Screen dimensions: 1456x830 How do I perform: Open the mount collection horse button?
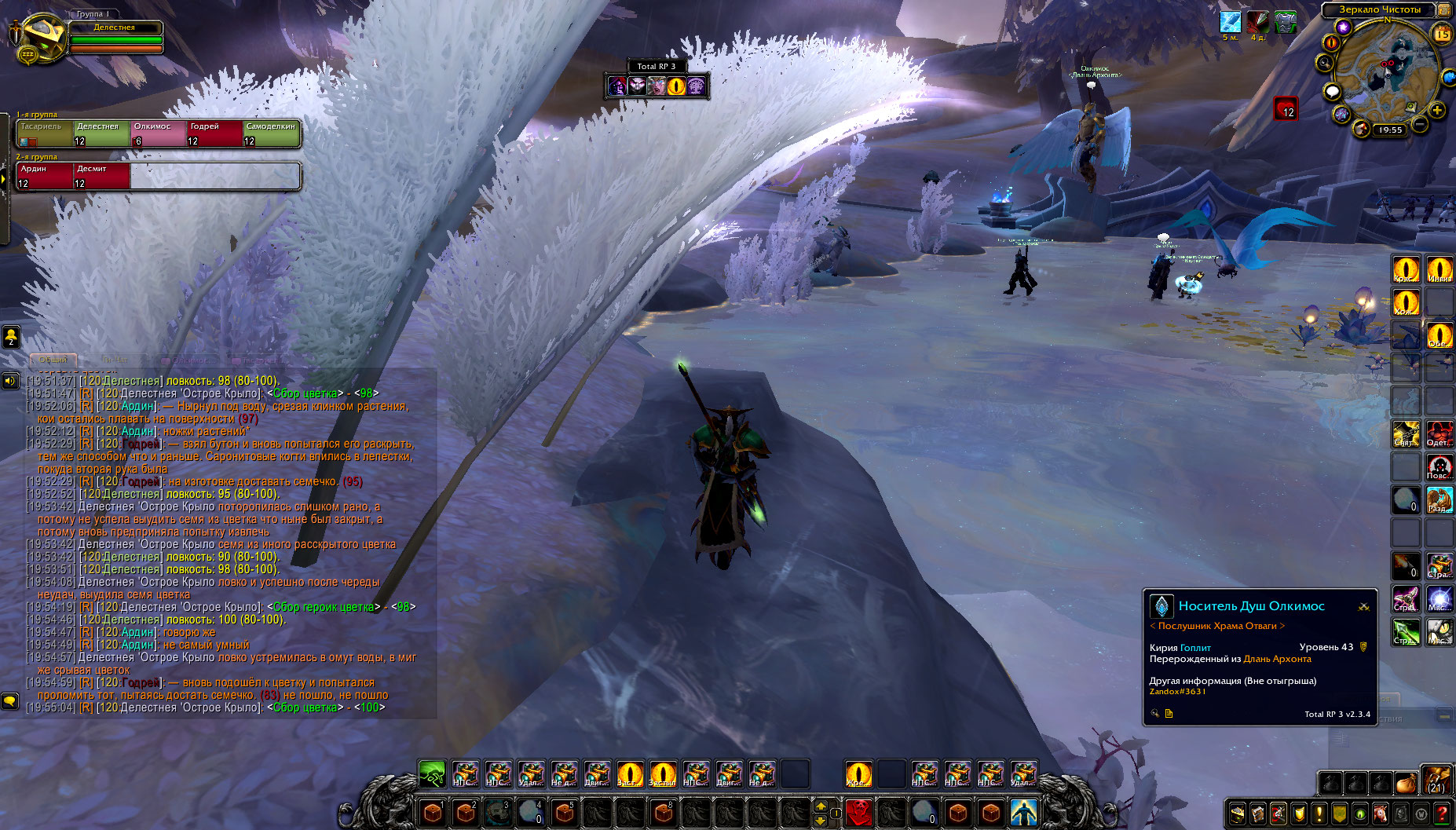pyautogui.click(x=1381, y=814)
